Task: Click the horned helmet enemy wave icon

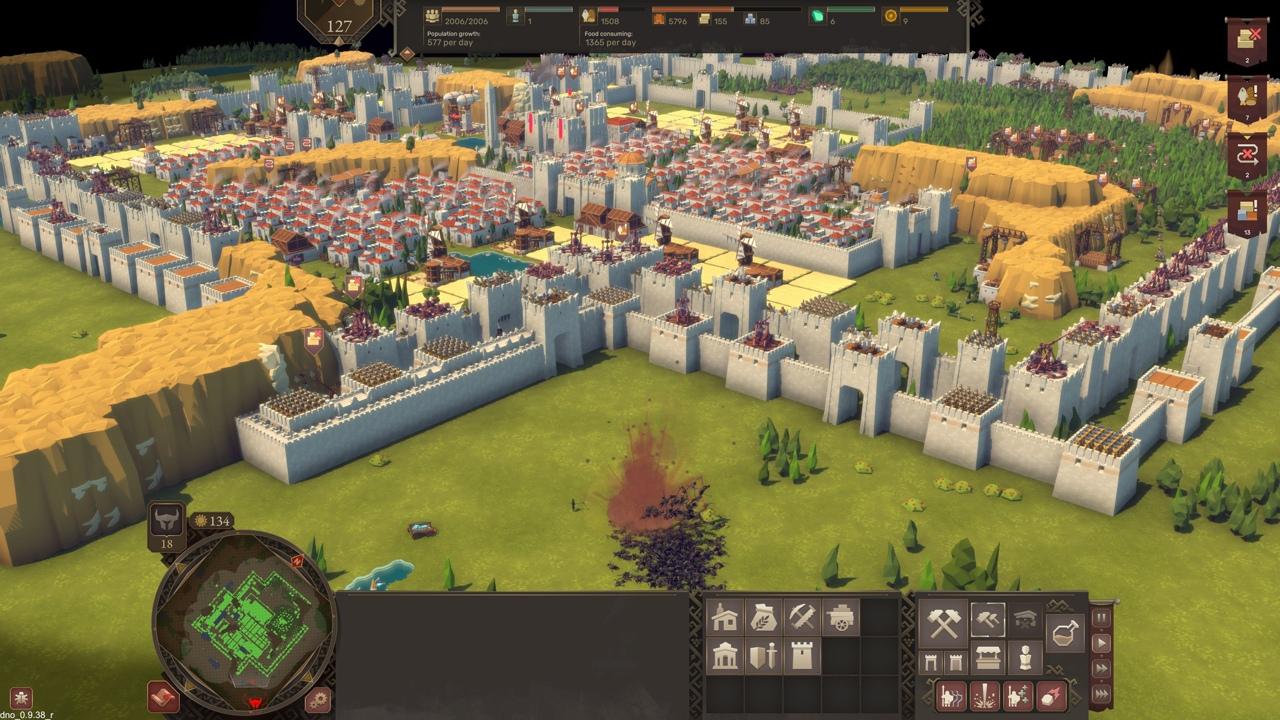Action: point(167,522)
